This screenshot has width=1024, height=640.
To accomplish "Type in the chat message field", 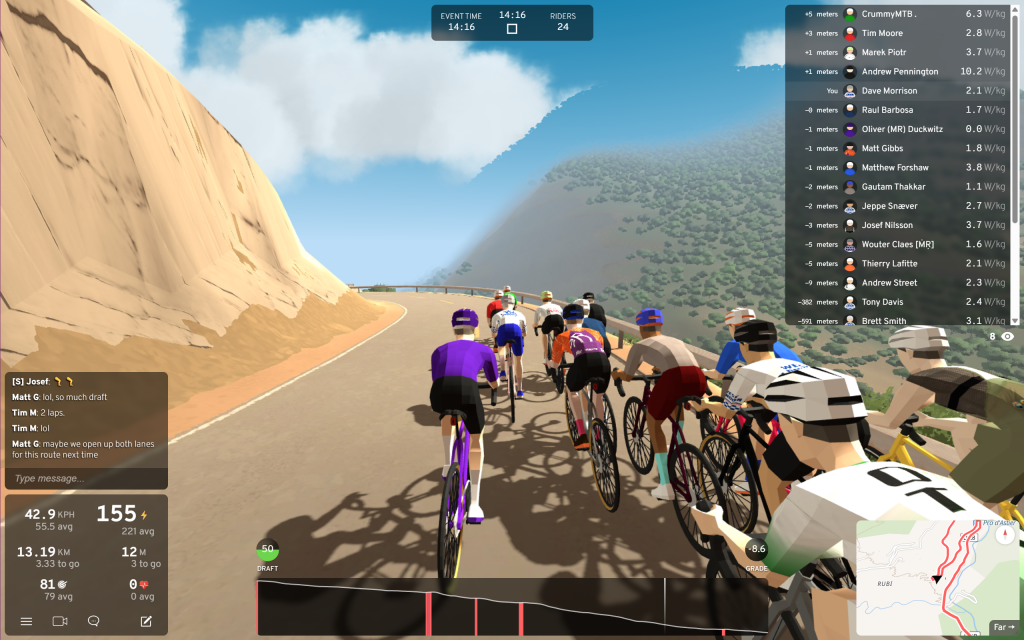I will (85, 479).
